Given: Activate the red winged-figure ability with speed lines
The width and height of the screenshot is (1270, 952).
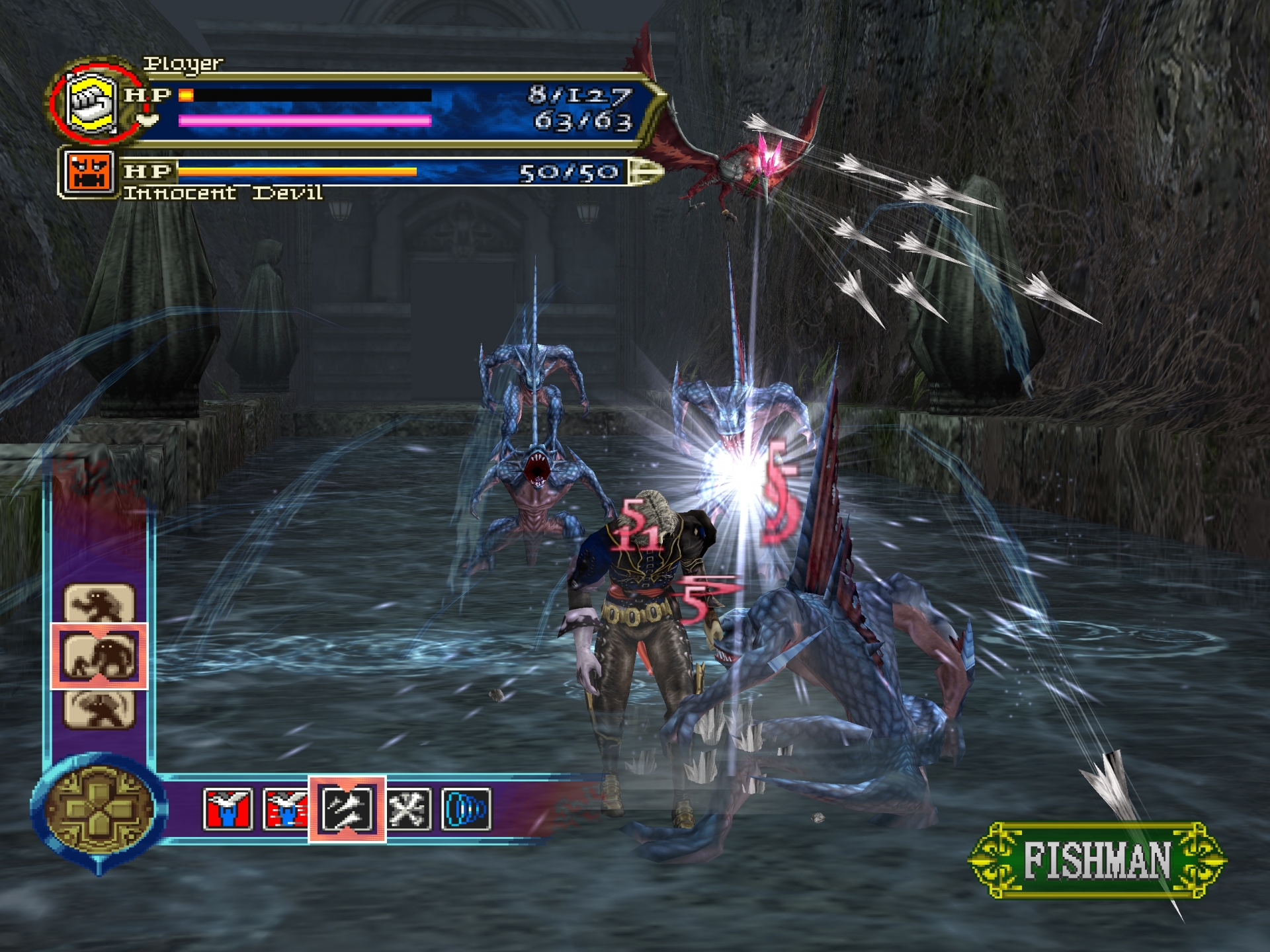Looking at the screenshot, I should tap(285, 809).
